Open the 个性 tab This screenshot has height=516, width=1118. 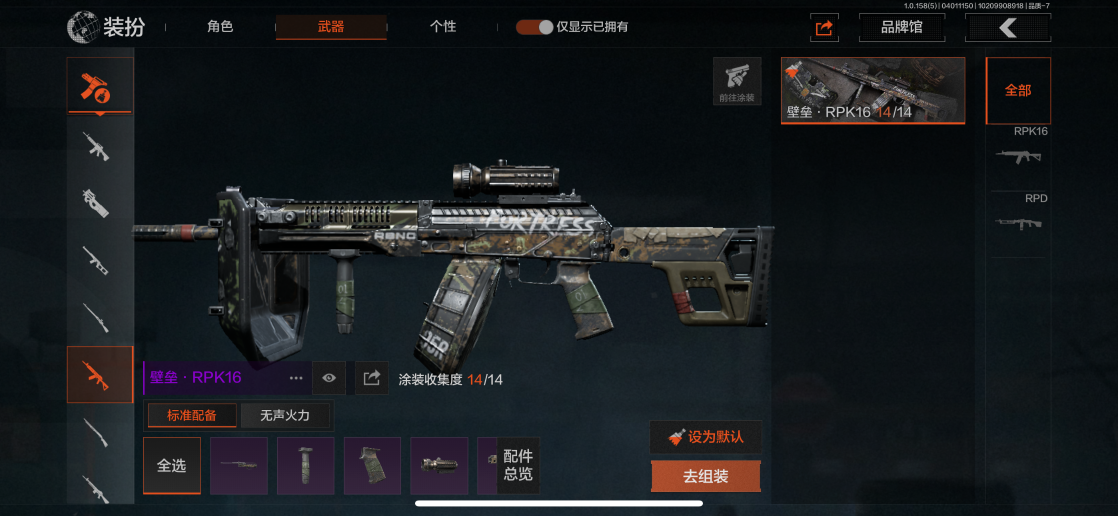point(443,27)
